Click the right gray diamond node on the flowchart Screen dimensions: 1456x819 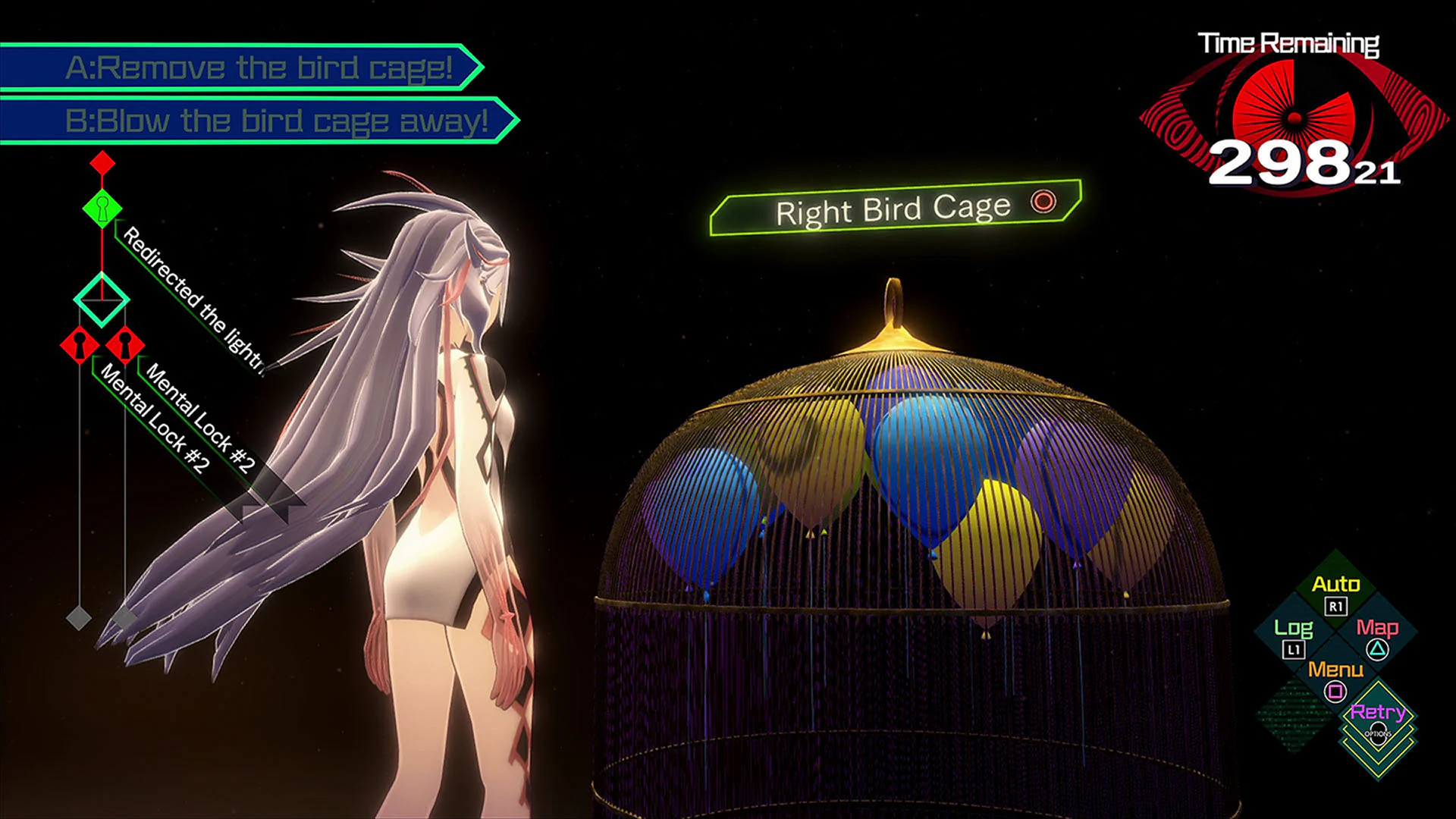click(124, 617)
